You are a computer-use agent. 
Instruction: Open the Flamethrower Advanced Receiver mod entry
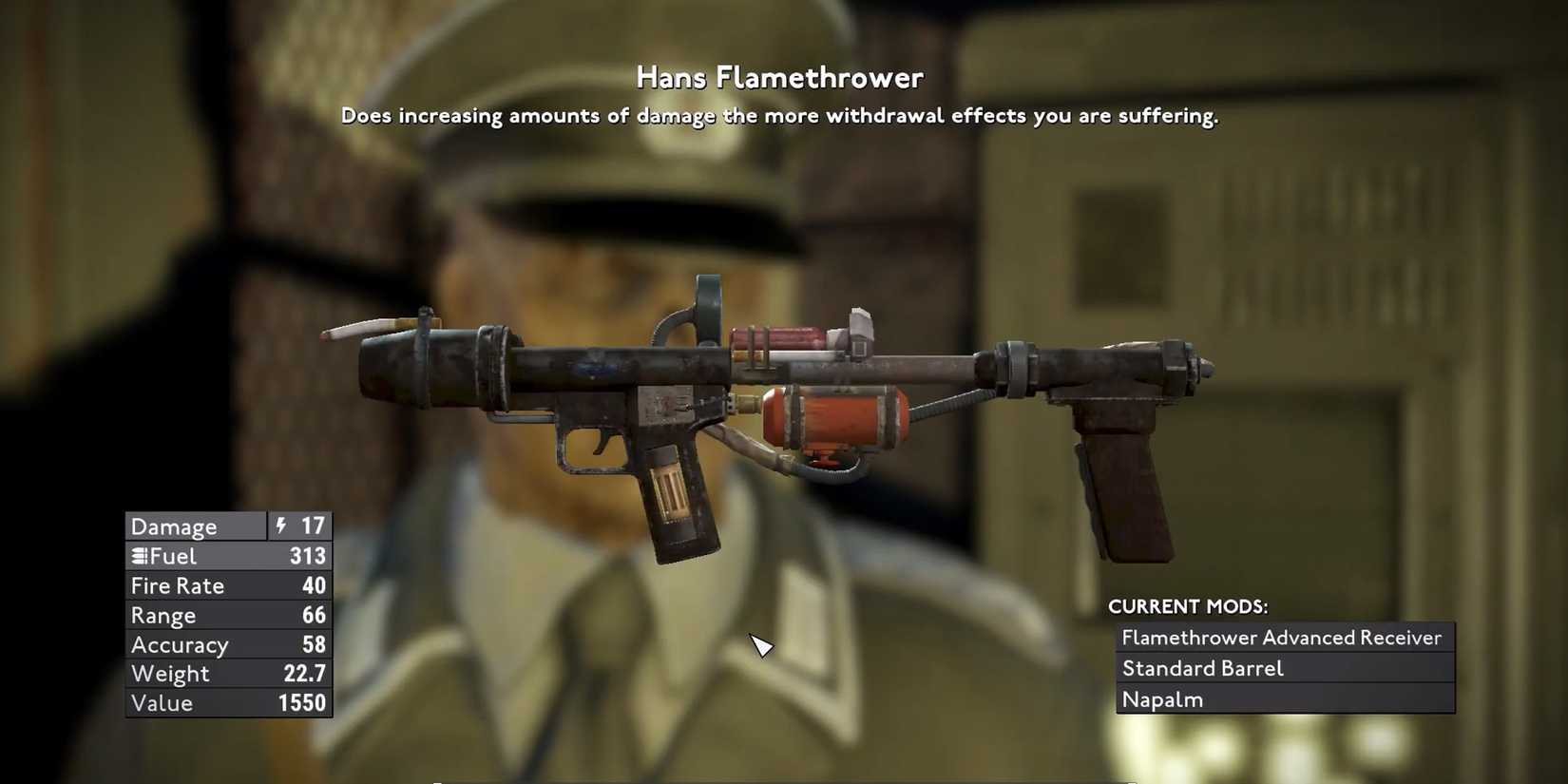(1280, 638)
